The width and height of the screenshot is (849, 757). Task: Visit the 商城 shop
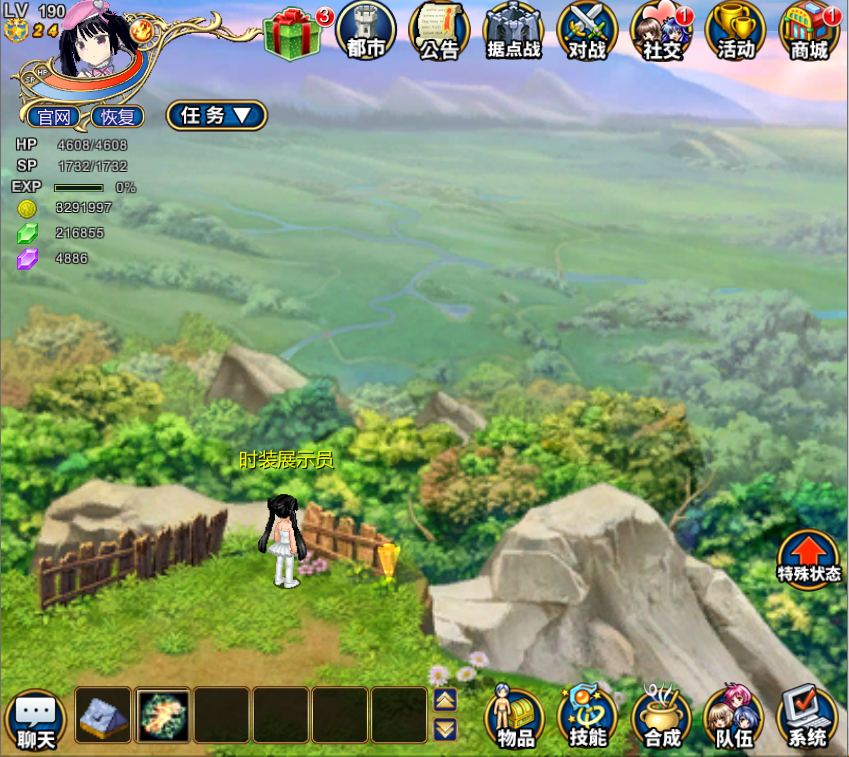point(809,31)
